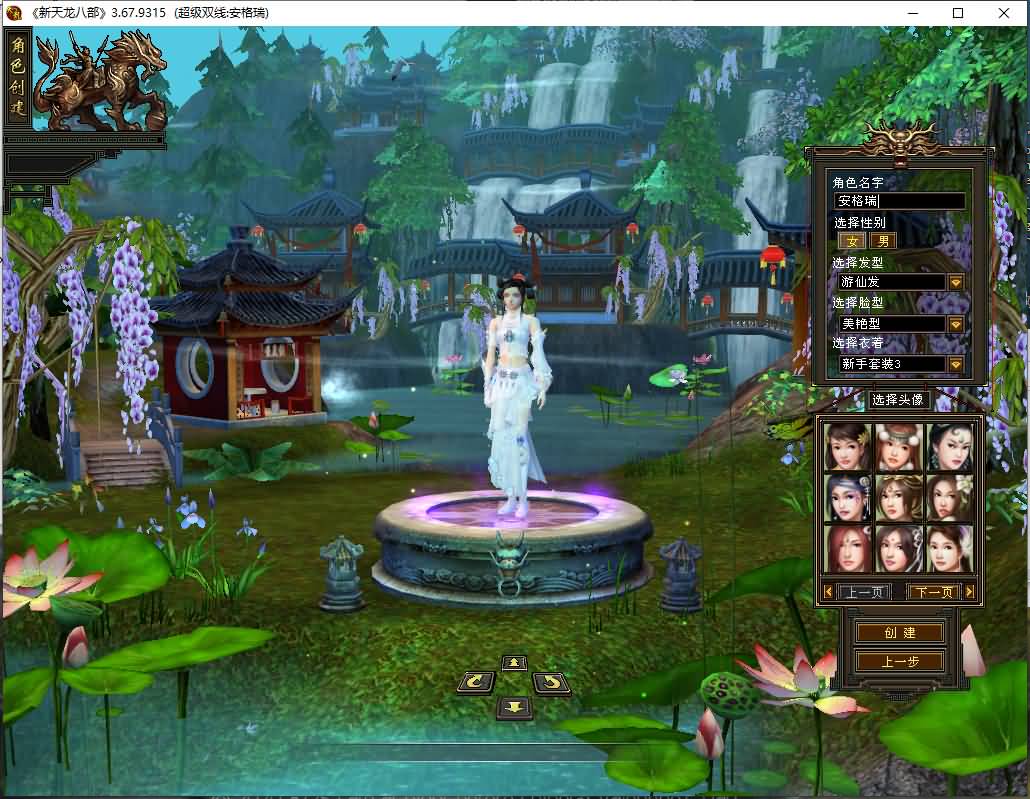Click the character name input field
Viewport: 1030px width, 799px height.
(x=900, y=201)
